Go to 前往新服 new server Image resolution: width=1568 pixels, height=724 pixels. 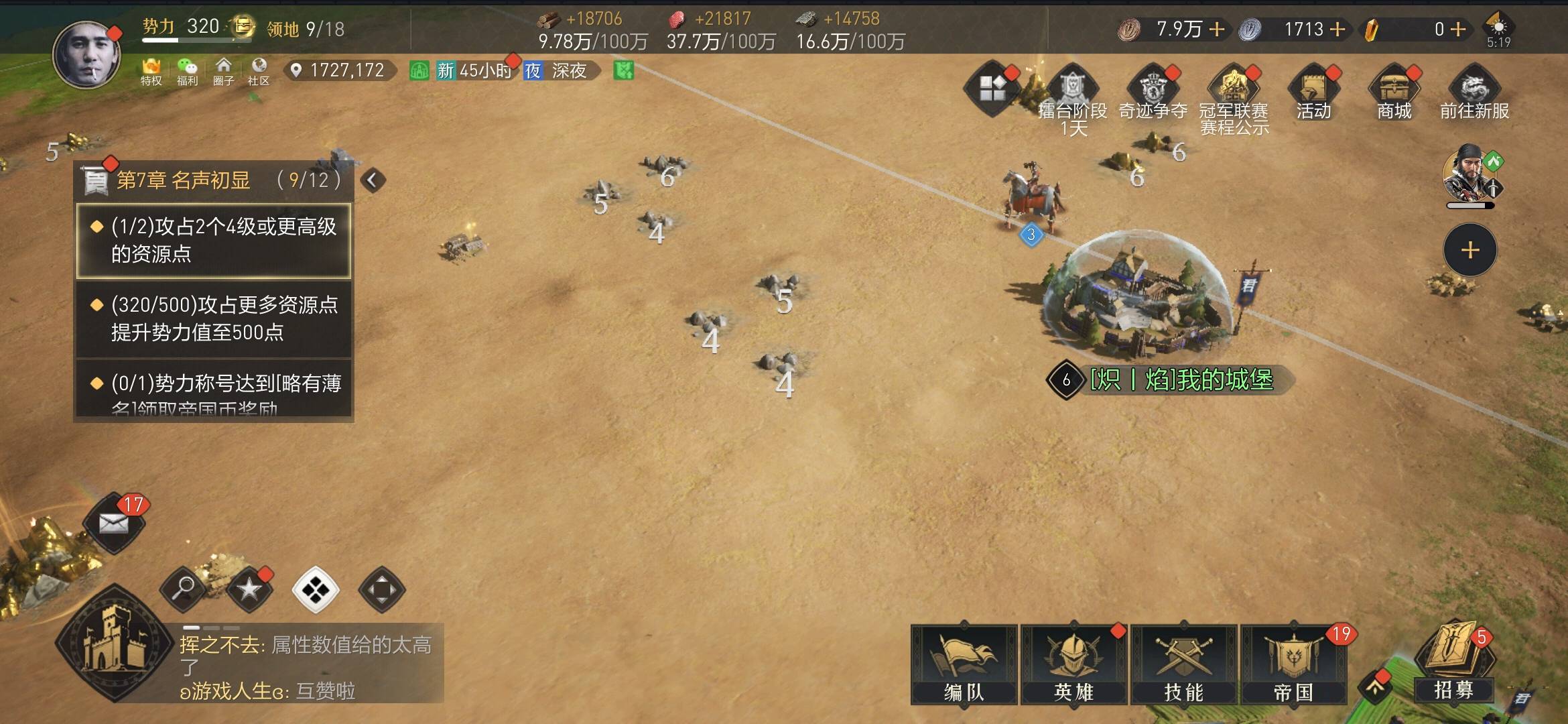tap(1474, 93)
